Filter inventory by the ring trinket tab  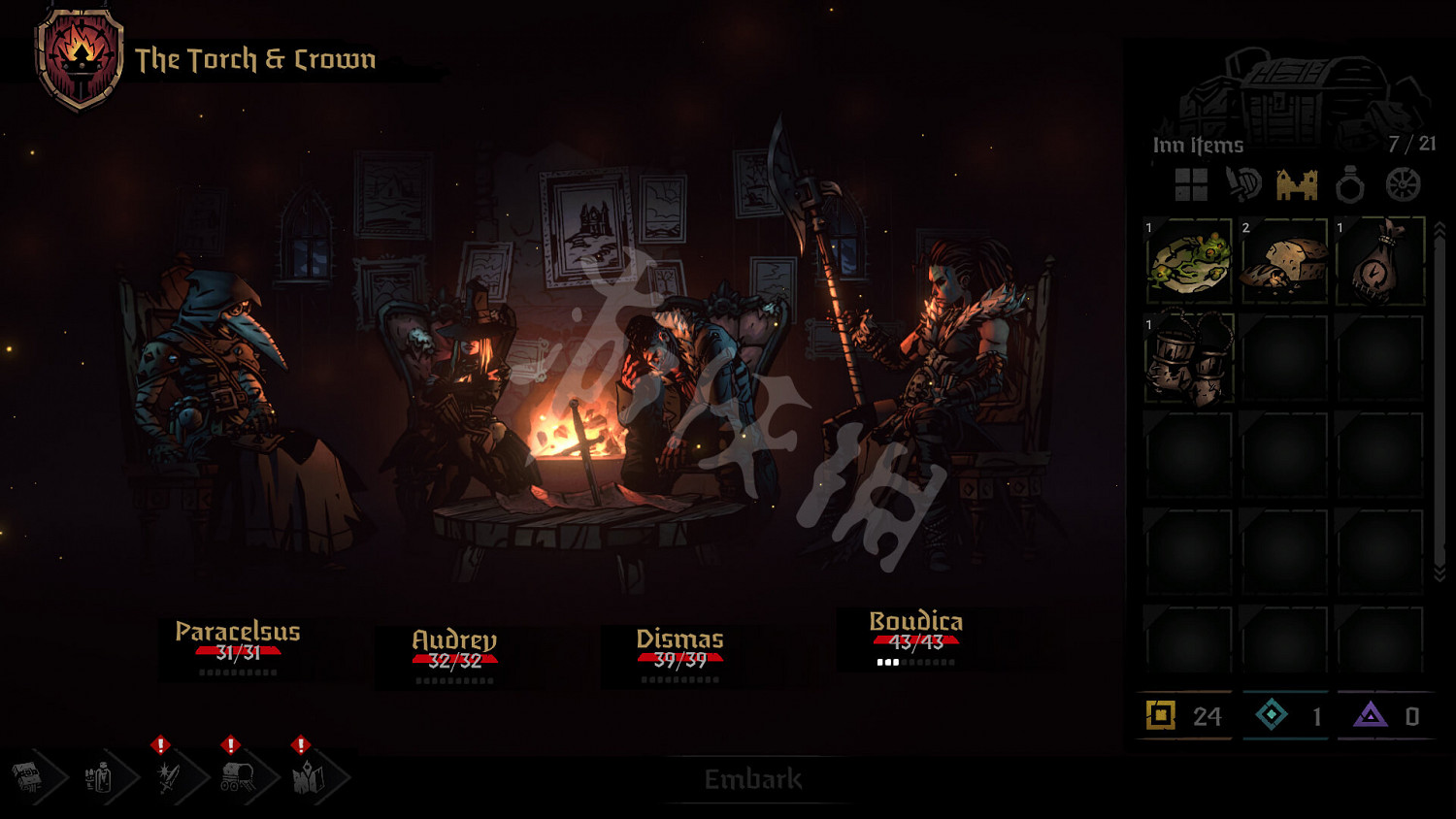[1349, 184]
